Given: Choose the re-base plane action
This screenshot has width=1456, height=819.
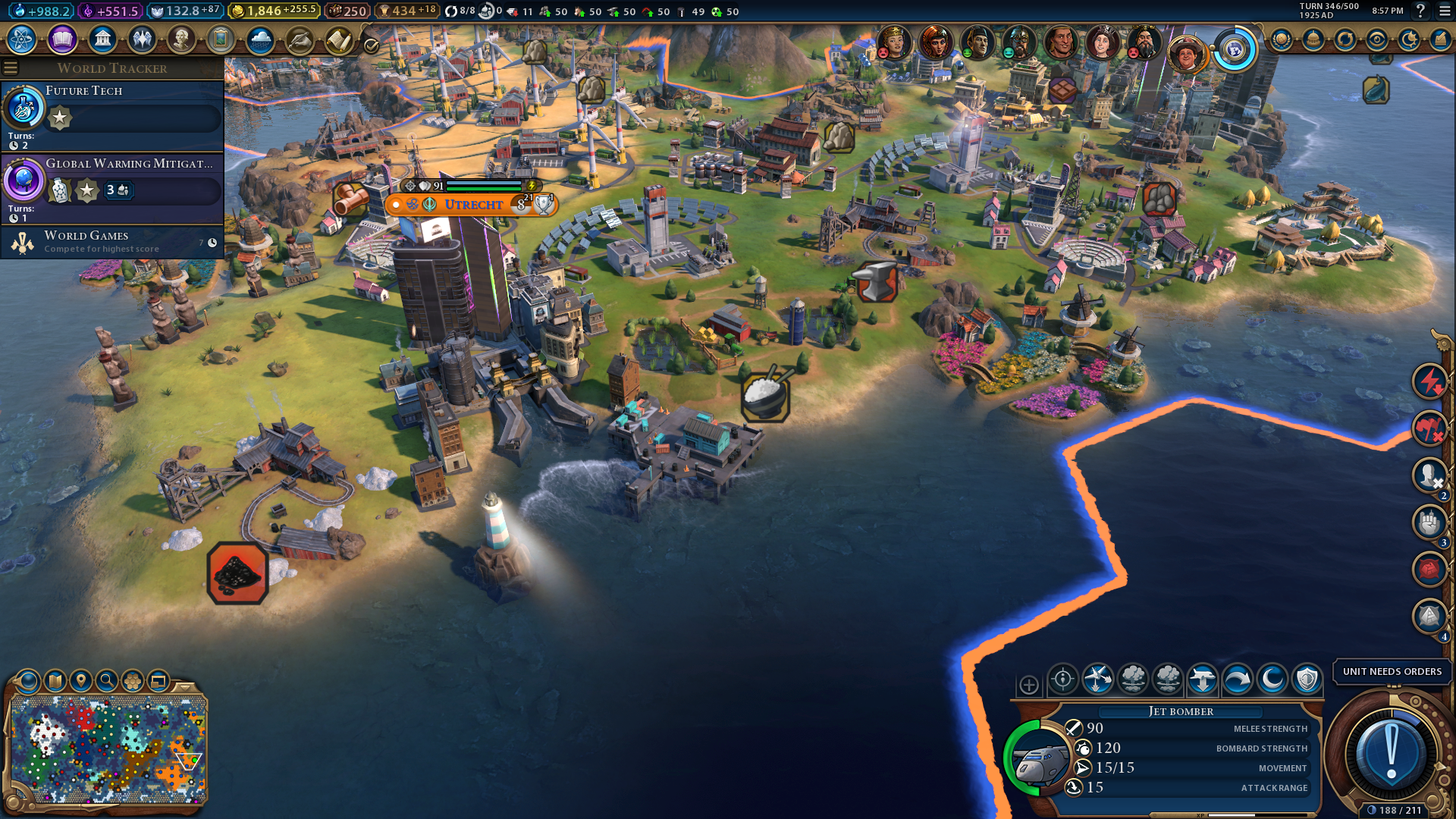Looking at the screenshot, I should tap(1203, 679).
